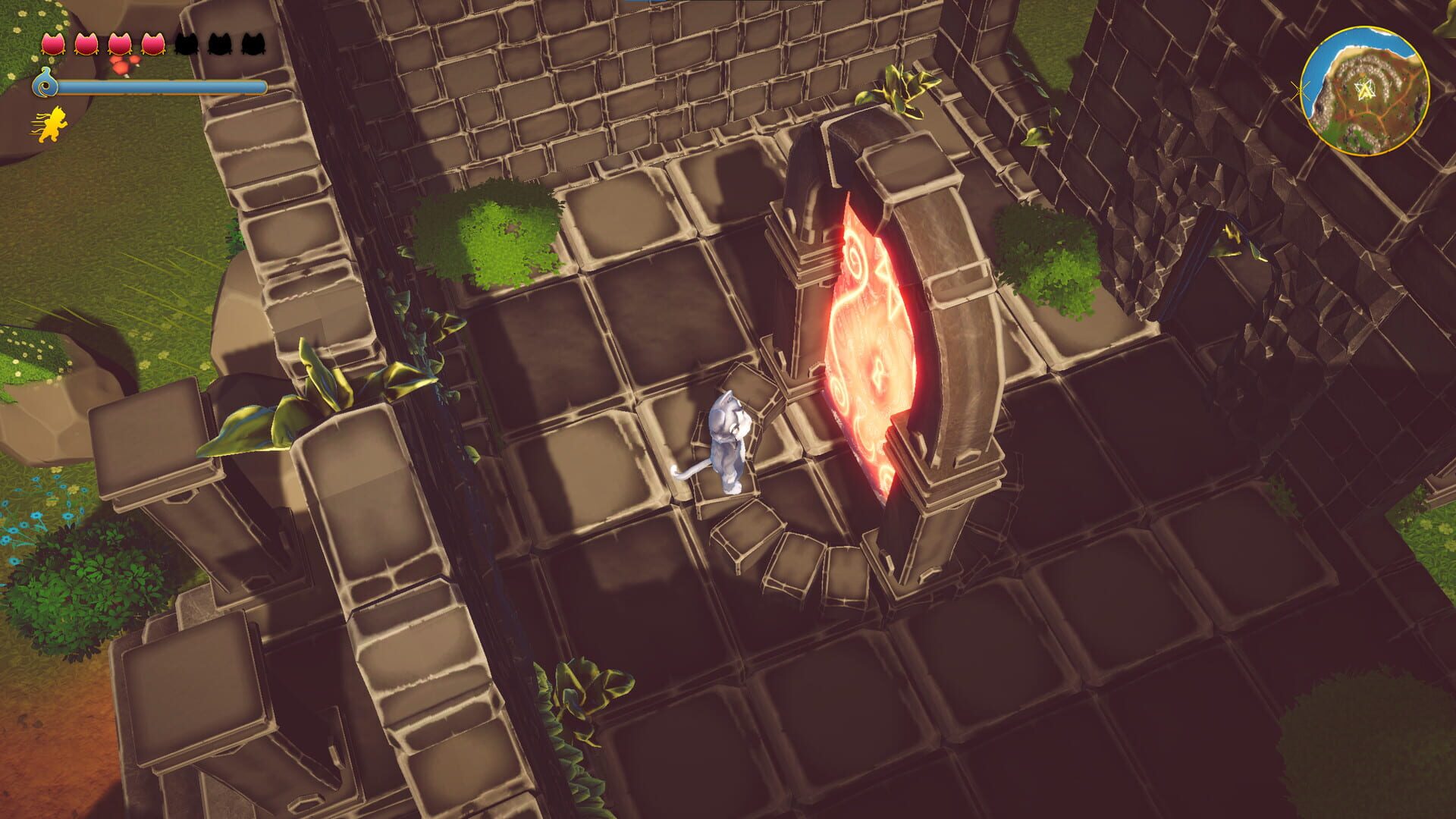Click the third red cat head icon
The height and width of the screenshot is (819, 1456).
[121, 42]
